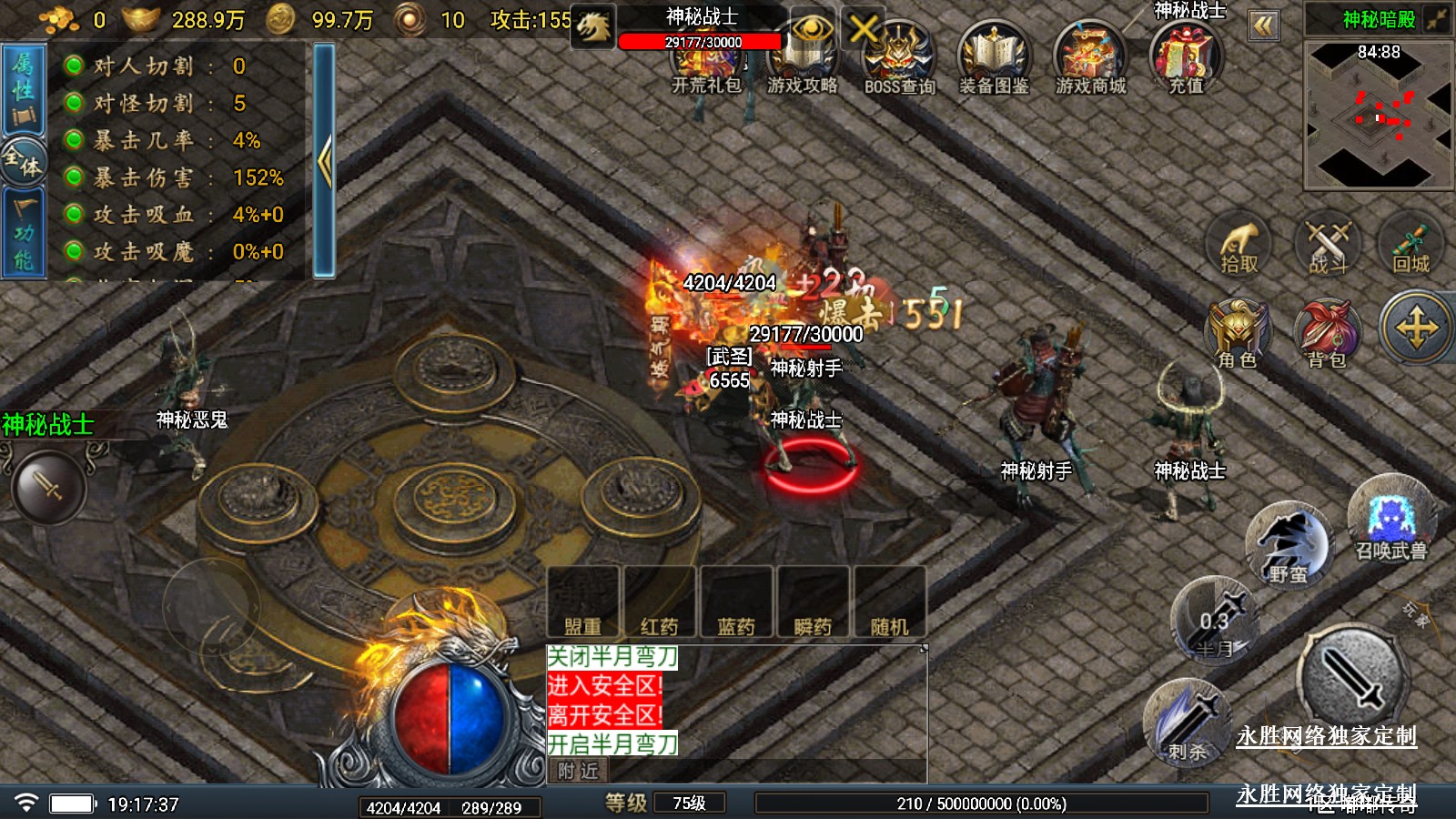Tap the 拾取 pickup button

pos(1239,247)
